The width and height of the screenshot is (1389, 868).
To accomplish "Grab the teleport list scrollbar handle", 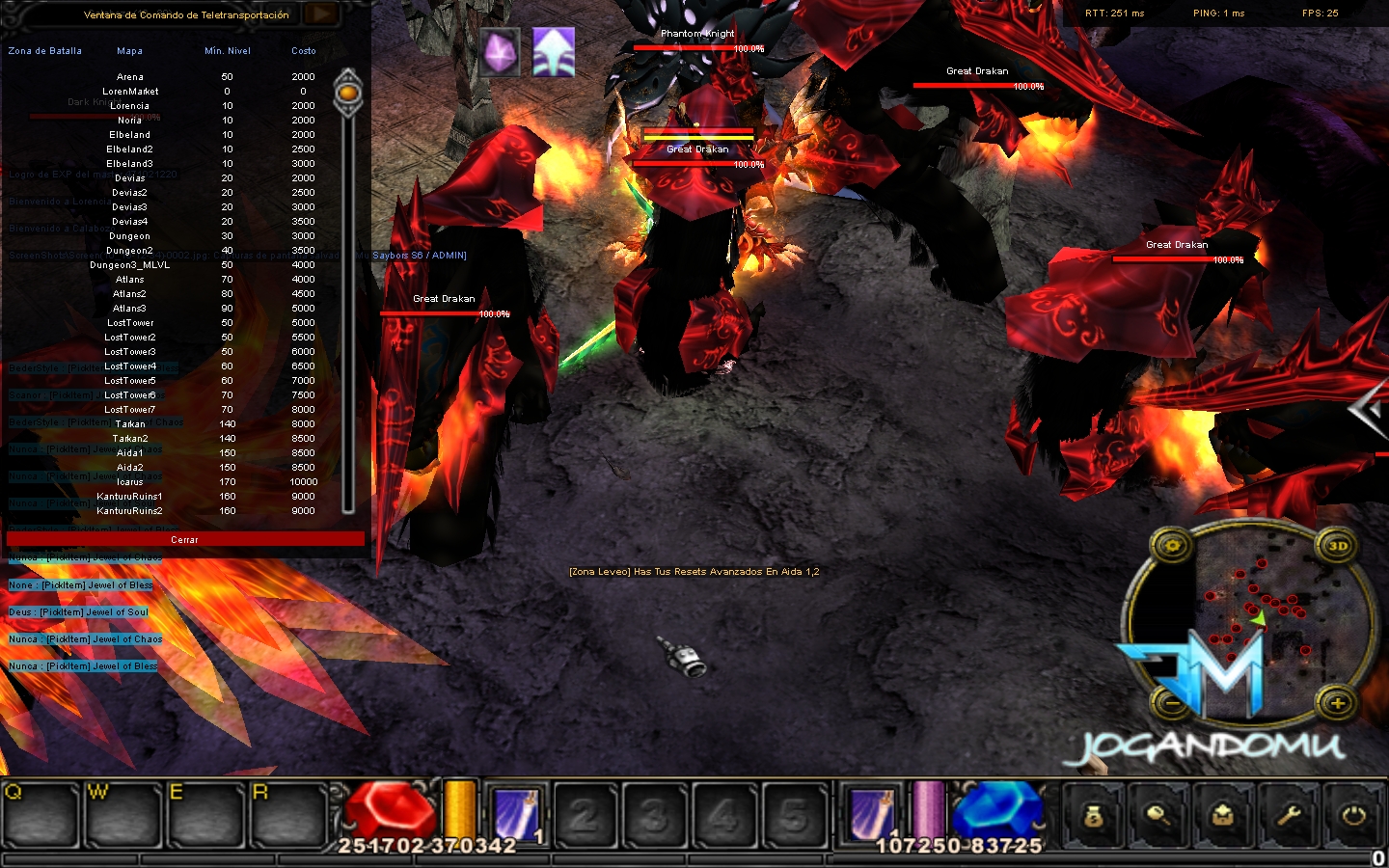I will (x=348, y=93).
